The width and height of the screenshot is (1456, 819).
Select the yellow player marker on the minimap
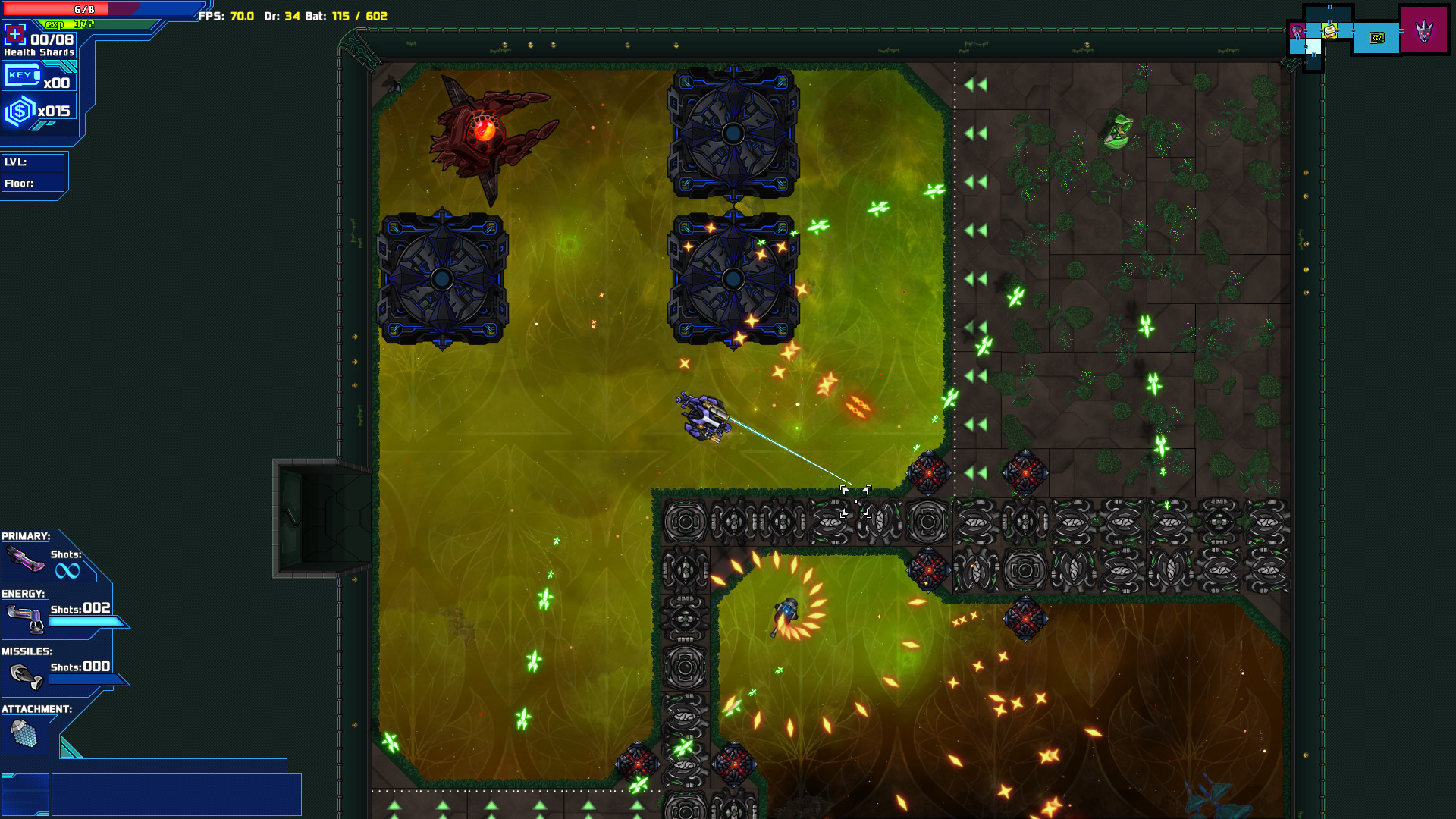tap(1330, 32)
